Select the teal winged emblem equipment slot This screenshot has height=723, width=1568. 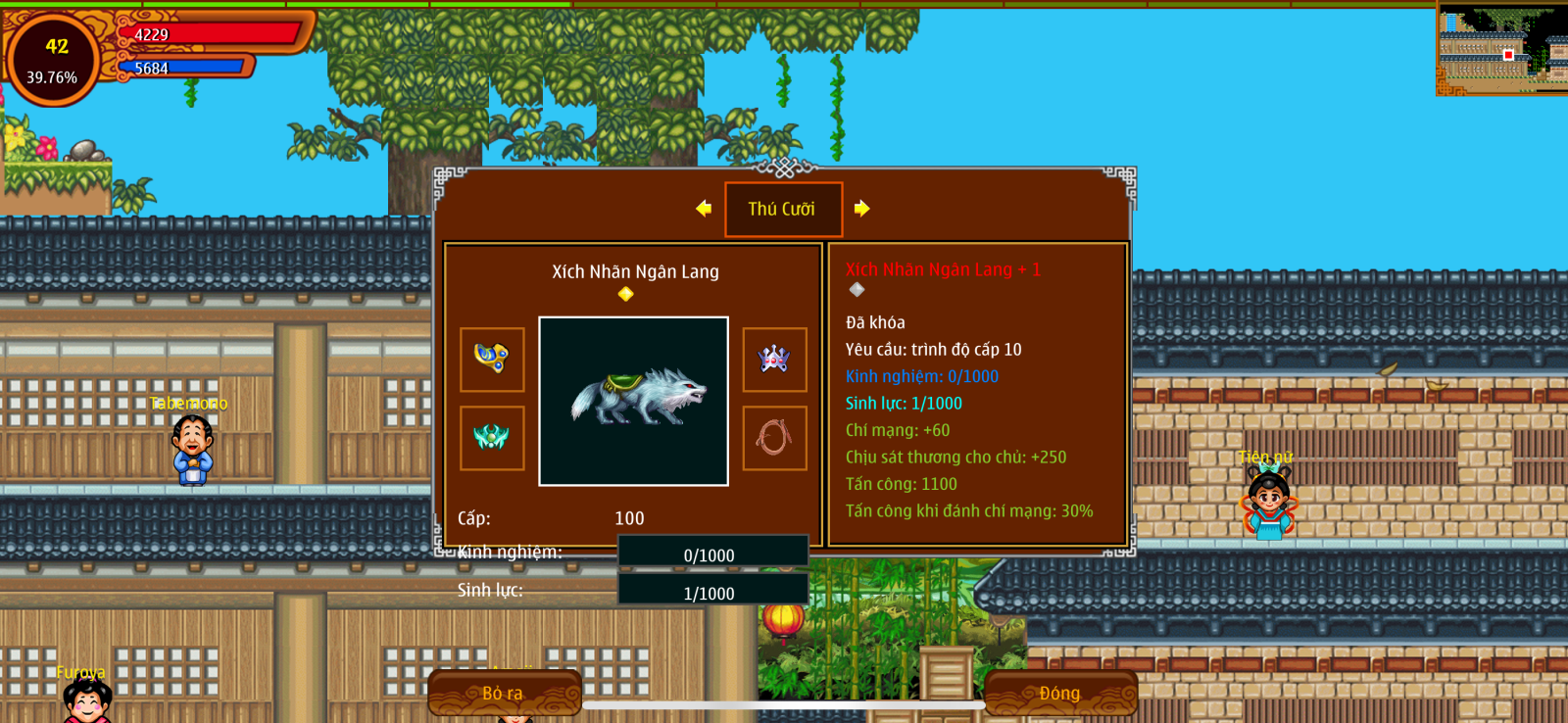(x=492, y=438)
